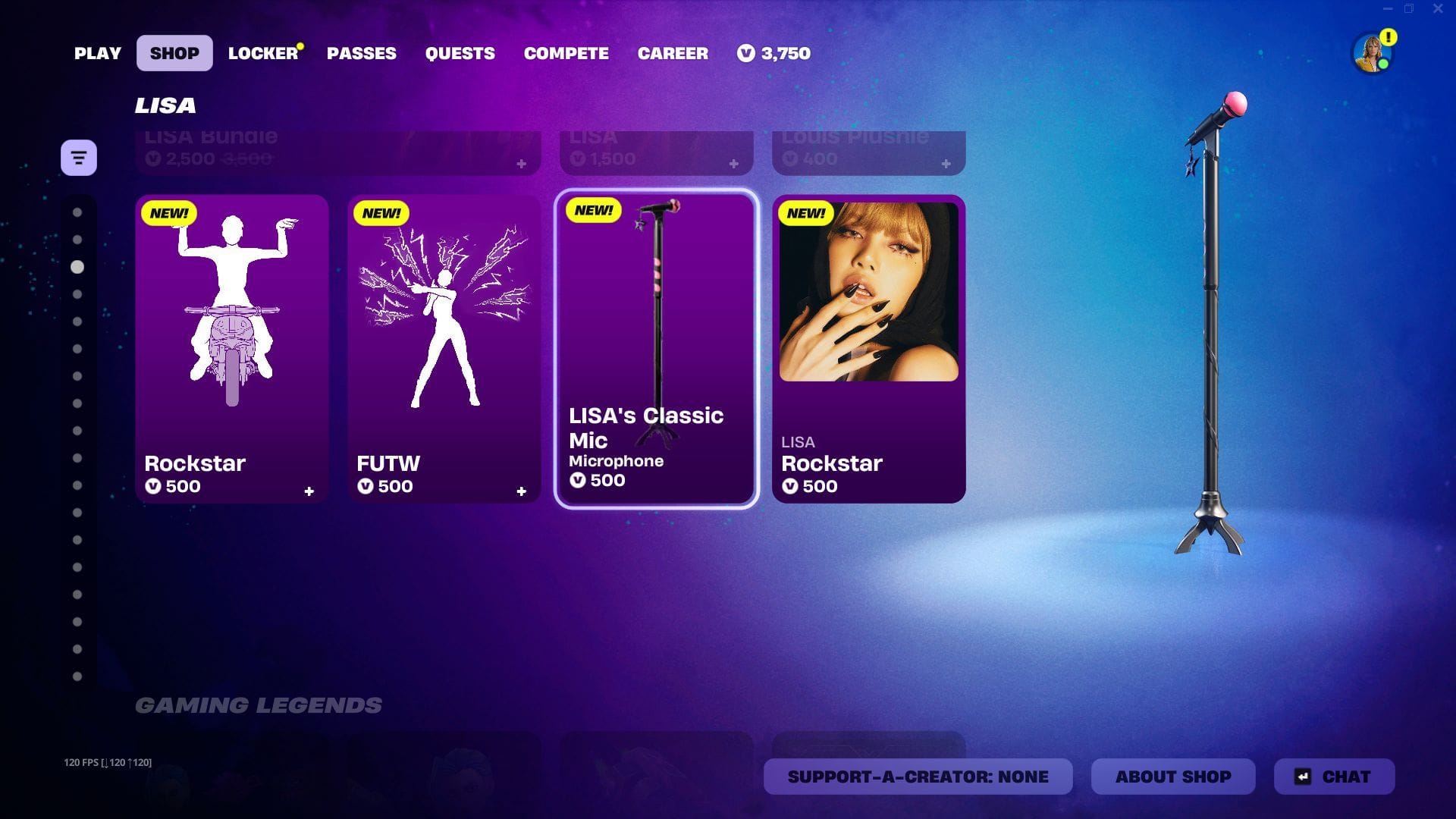Click the ABOUT SHOP button
The width and height of the screenshot is (1456, 819).
pos(1172,777)
